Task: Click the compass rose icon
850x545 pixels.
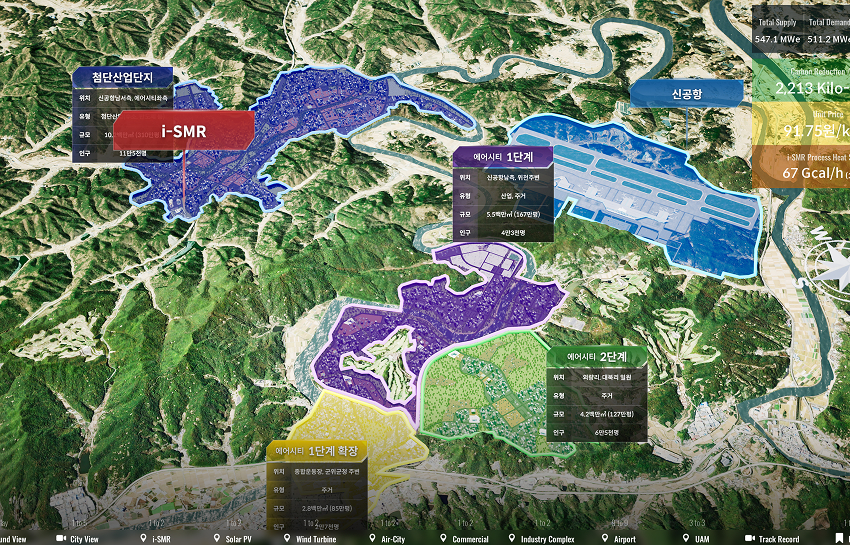Action: pyautogui.click(x=832, y=256)
